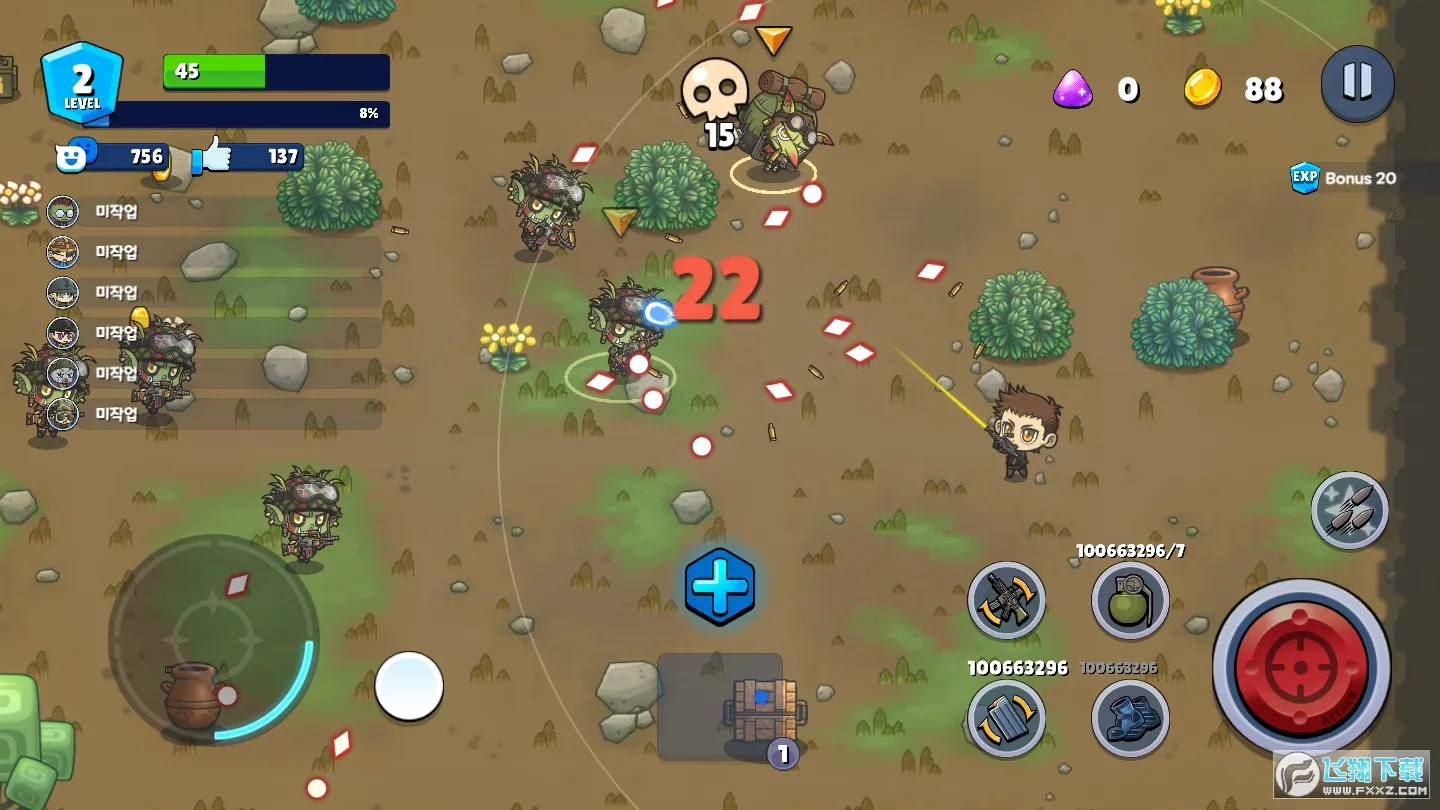This screenshot has width=1440, height=810.
Task: Switch weapon with the rifle swap icon
Action: (x=1006, y=600)
